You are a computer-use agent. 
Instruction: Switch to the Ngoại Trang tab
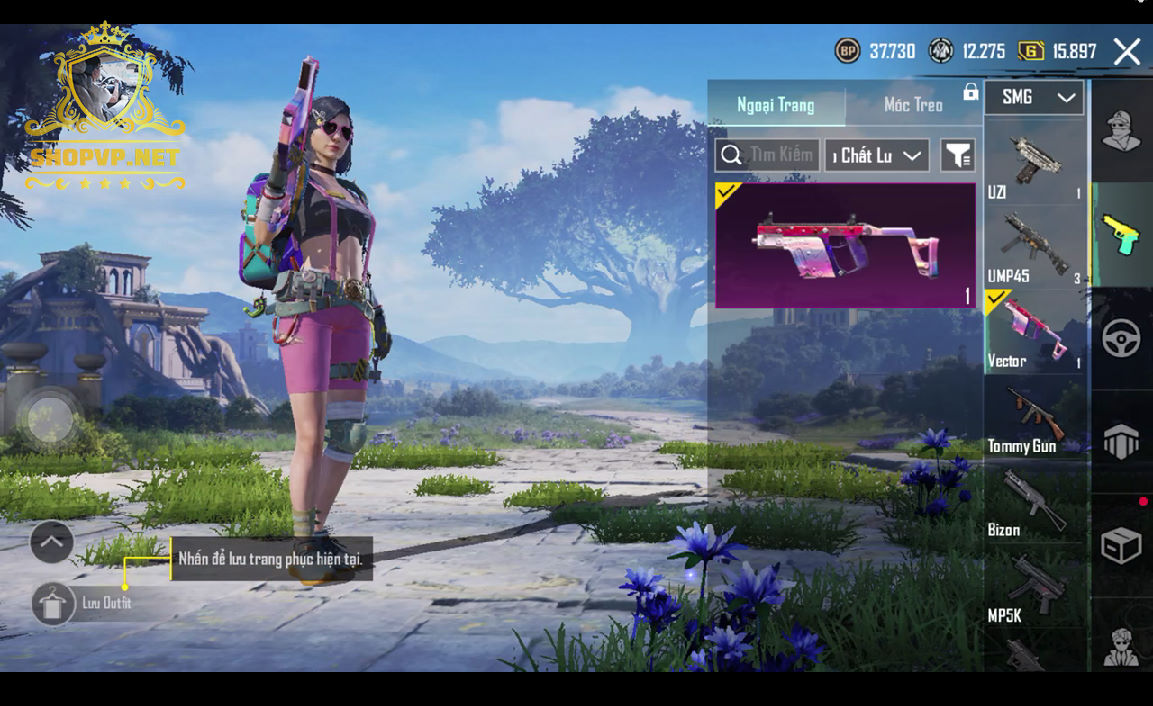[776, 105]
